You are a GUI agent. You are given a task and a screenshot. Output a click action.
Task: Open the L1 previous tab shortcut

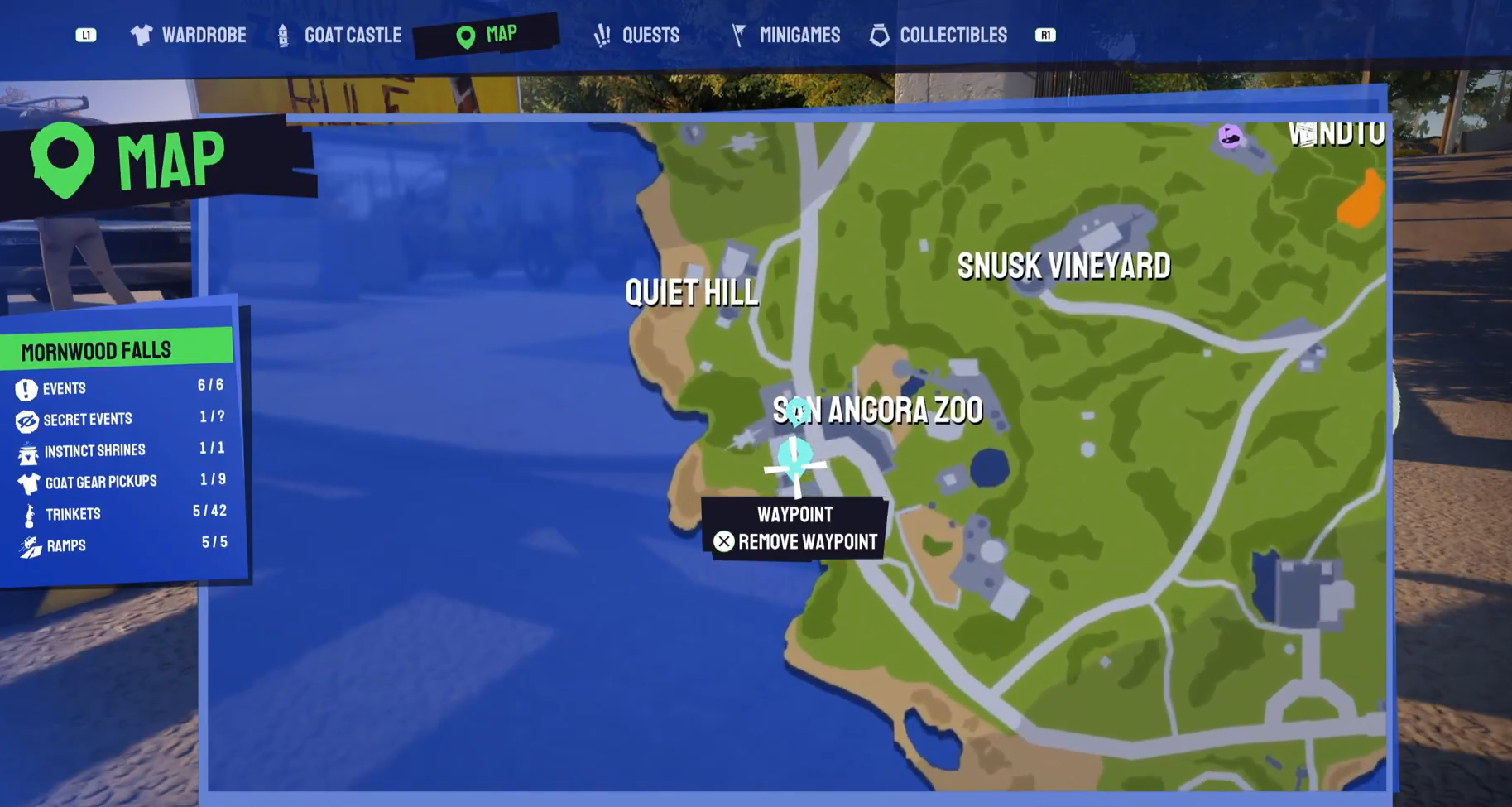click(86, 35)
